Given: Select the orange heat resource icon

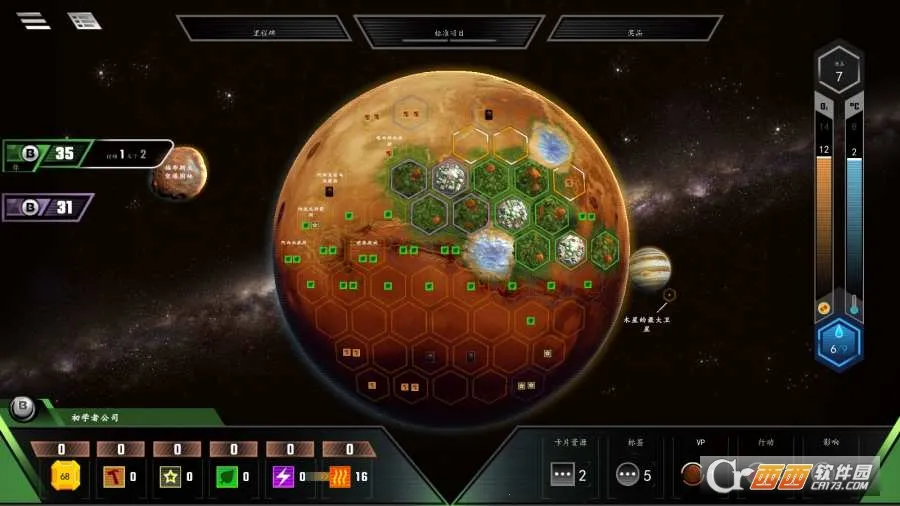Looking at the screenshot, I should tap(341, 476).
